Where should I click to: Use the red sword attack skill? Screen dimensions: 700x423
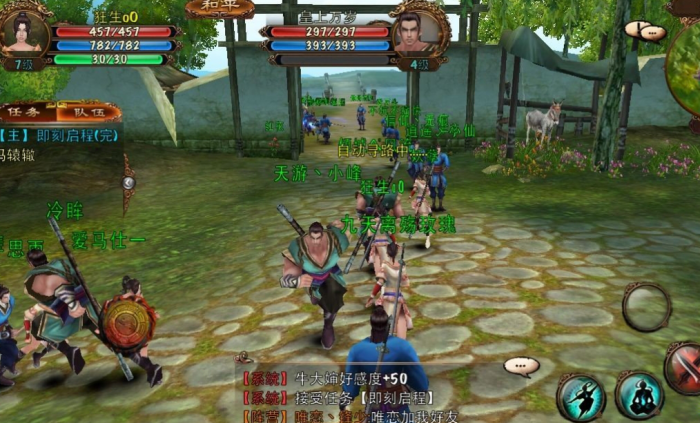[684, 367]
